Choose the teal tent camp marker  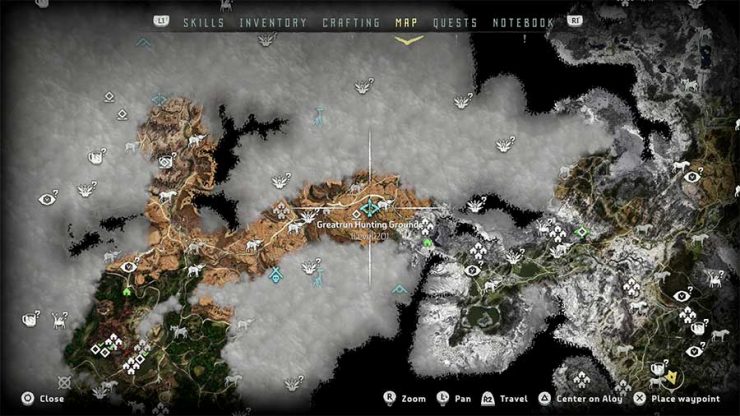pos(276,273)
